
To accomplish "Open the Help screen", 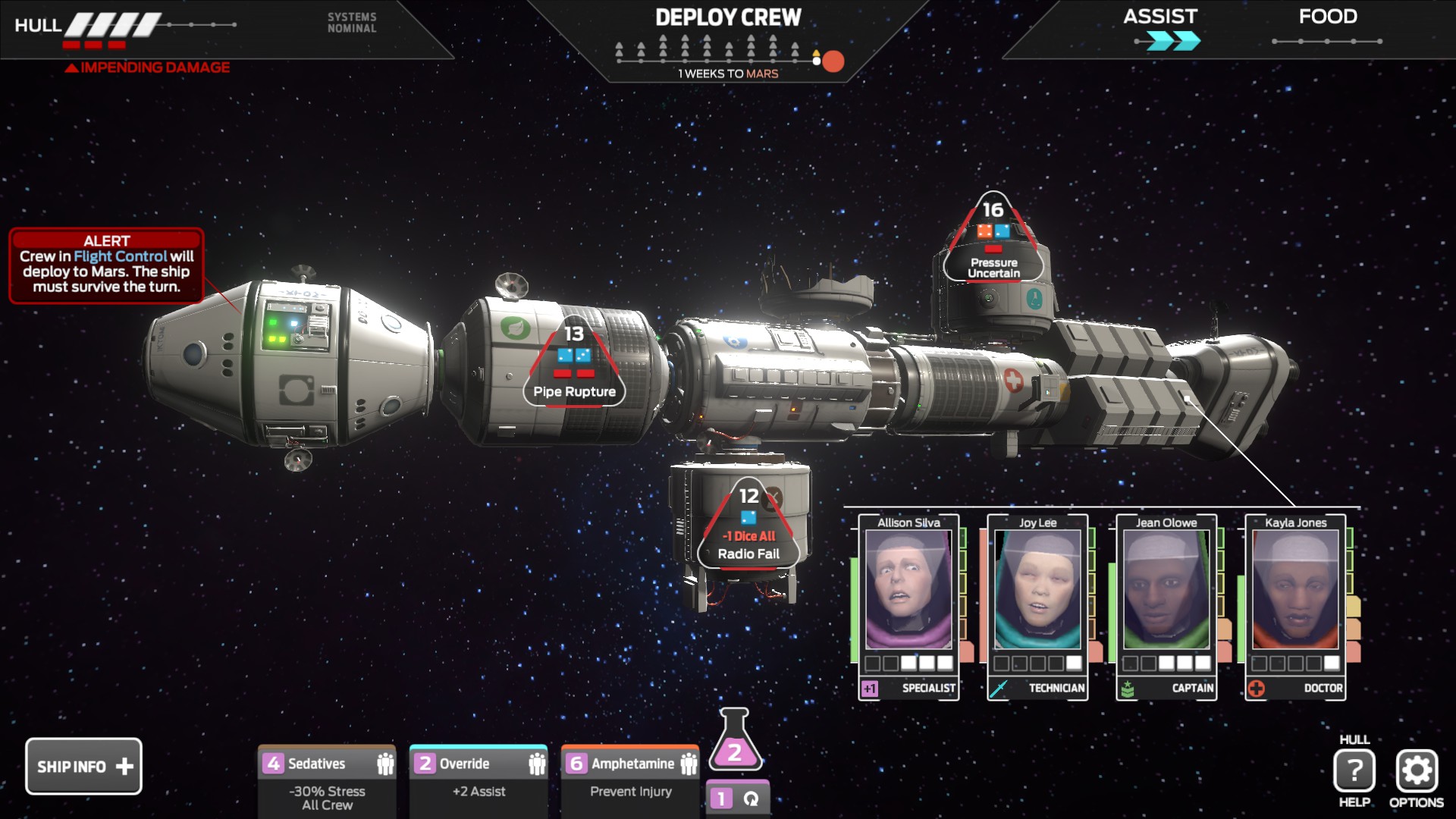I will point(1354,770).
